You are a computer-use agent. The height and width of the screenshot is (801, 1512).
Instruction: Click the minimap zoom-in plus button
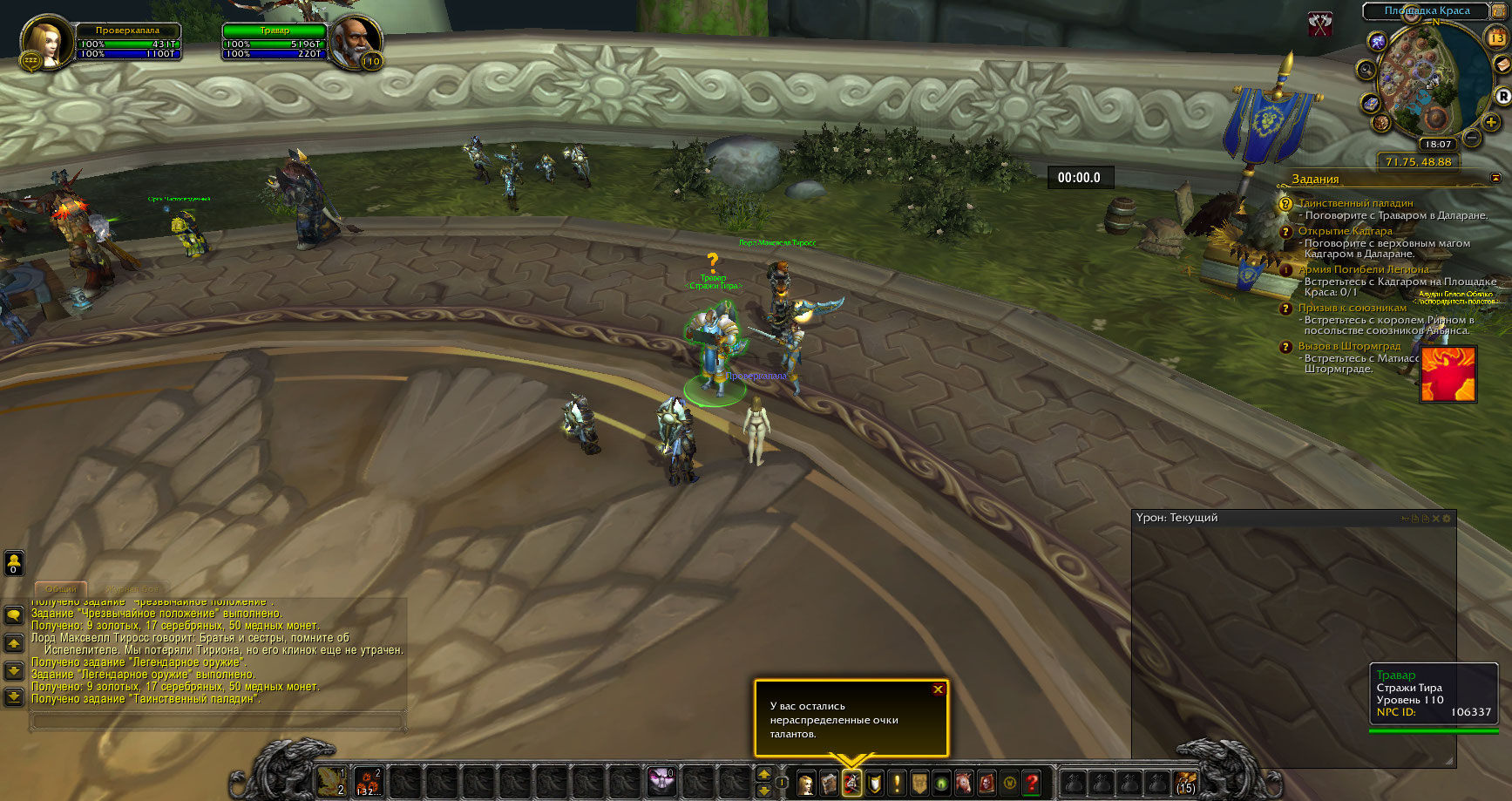tap(1491, 123)
